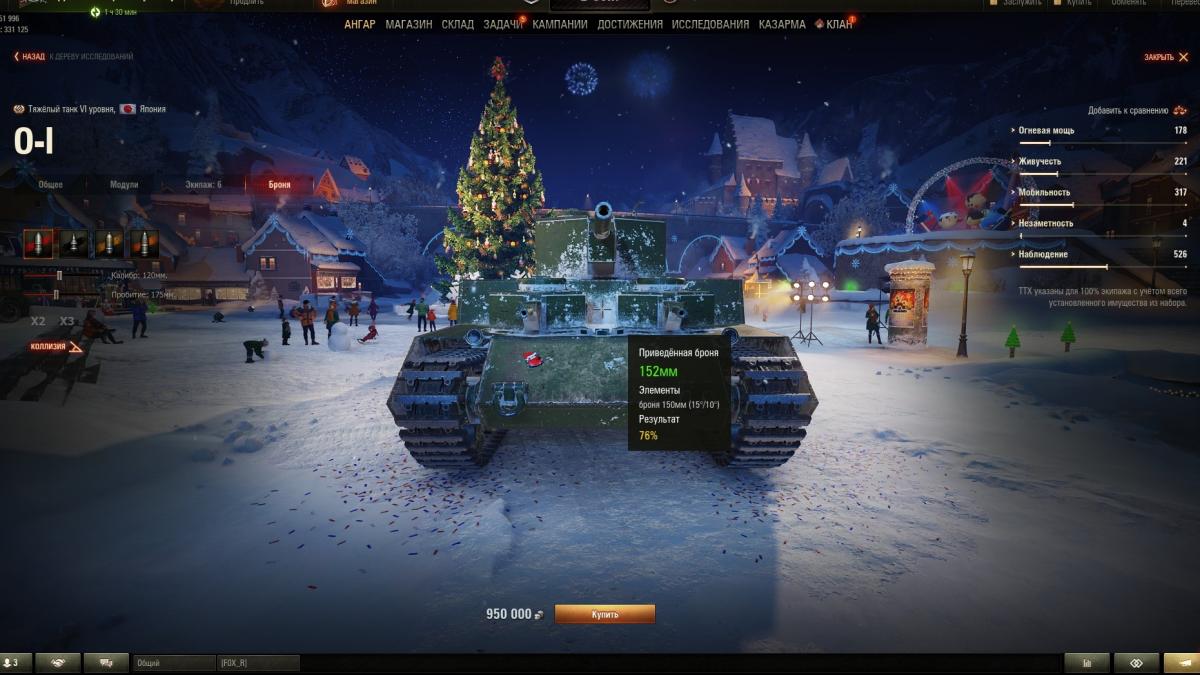Show the Экипаж: 6 tab
Image resolution: width=1200 pixels, height=675 pixels.
tap(203, 185)
